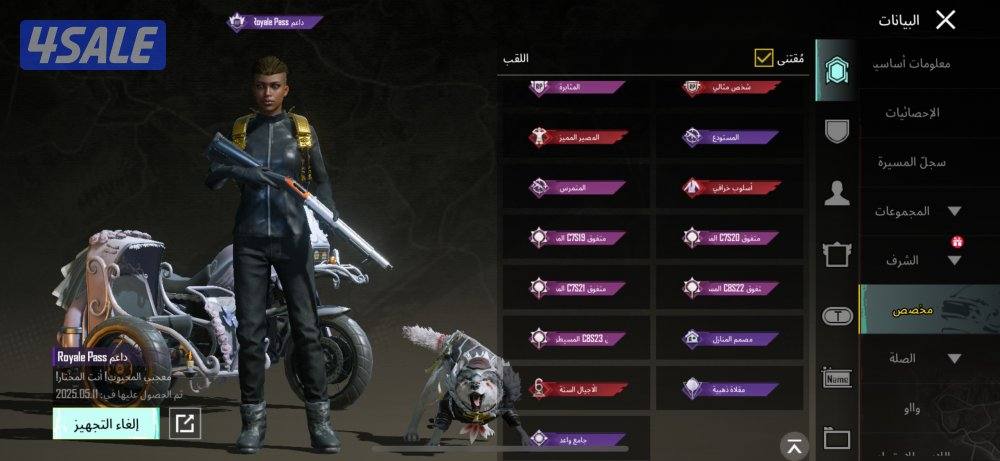Open the share icon next to unequip

point(184,424)
